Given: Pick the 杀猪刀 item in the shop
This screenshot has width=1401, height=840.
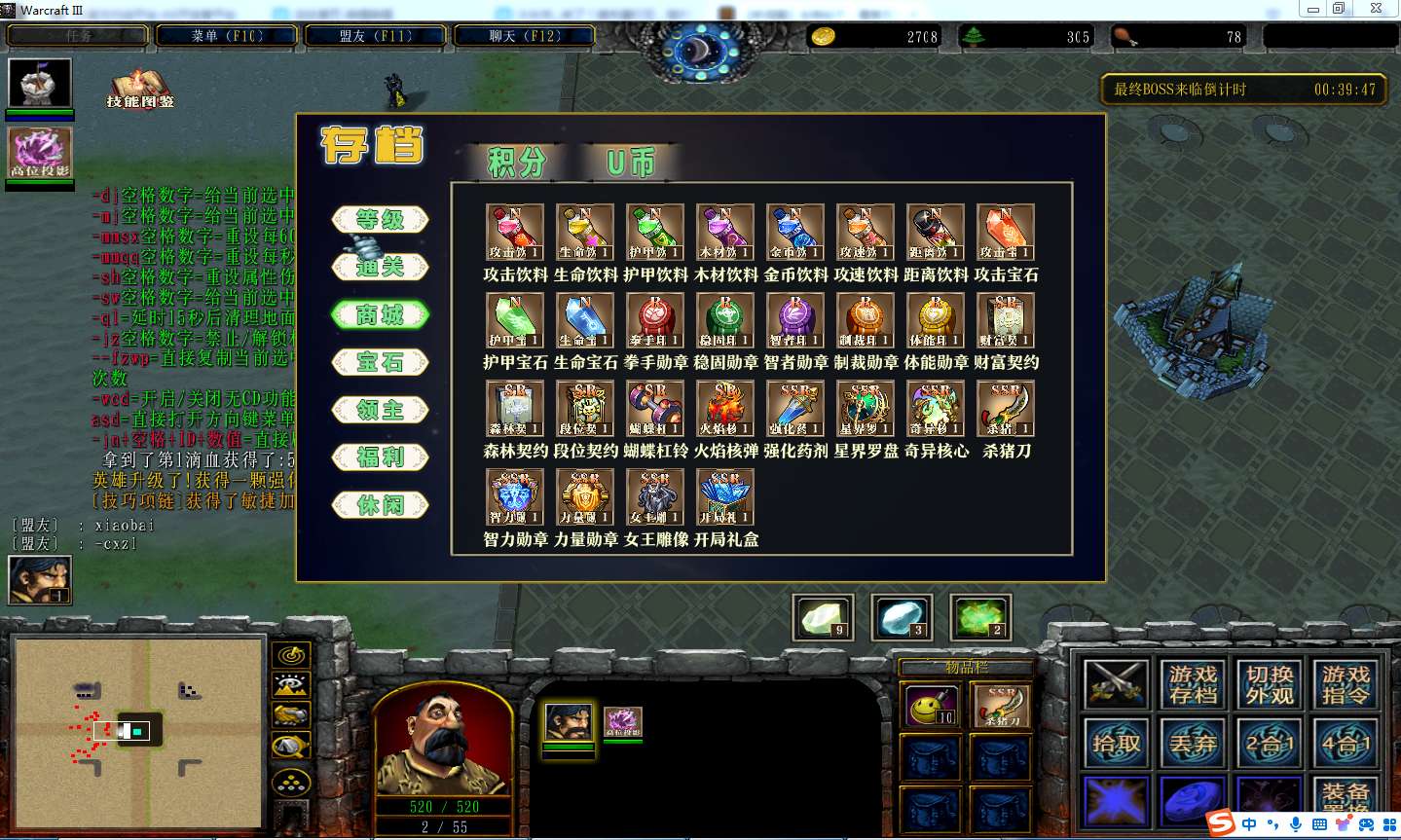Looking at the screenshot, I should [1006, 409].
